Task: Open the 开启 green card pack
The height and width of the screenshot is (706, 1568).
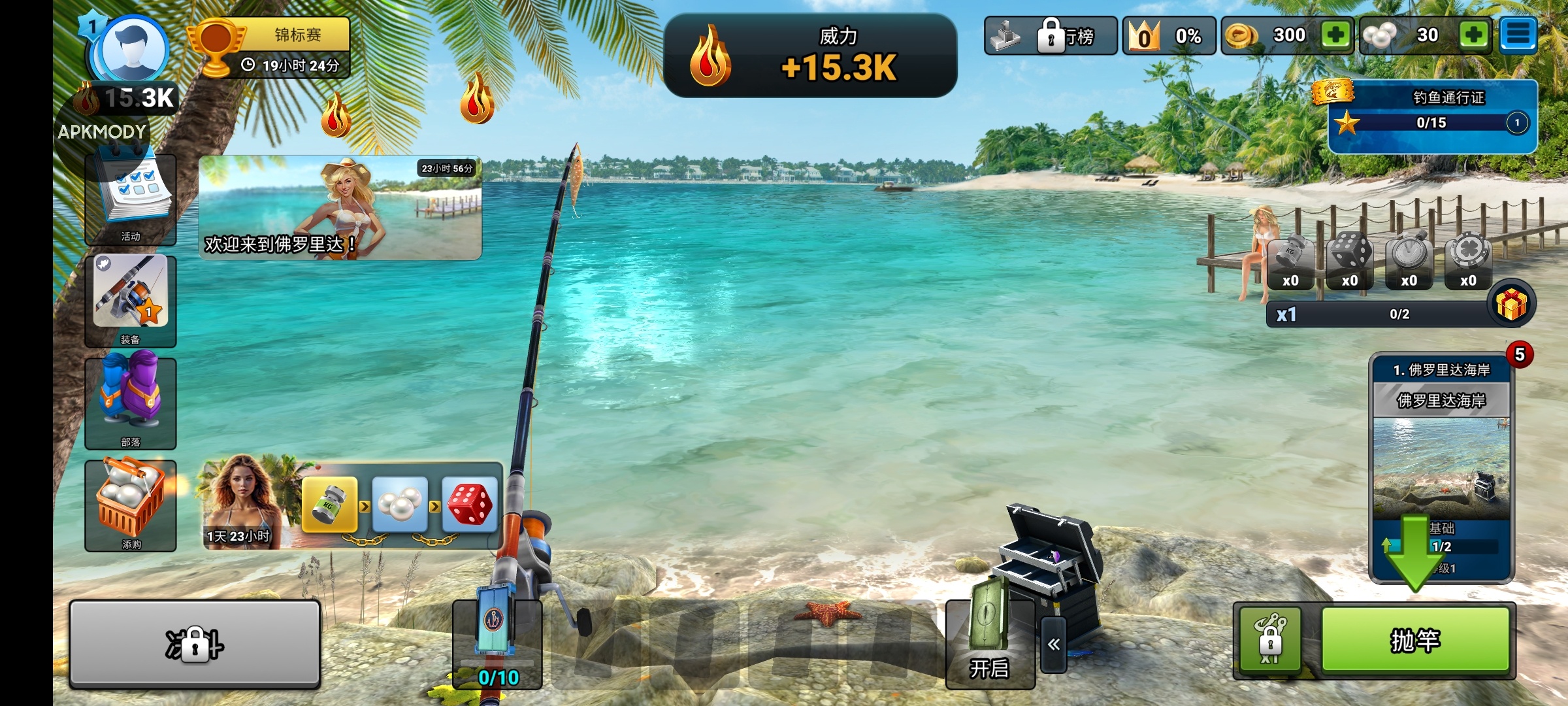Action: [989, 644]
